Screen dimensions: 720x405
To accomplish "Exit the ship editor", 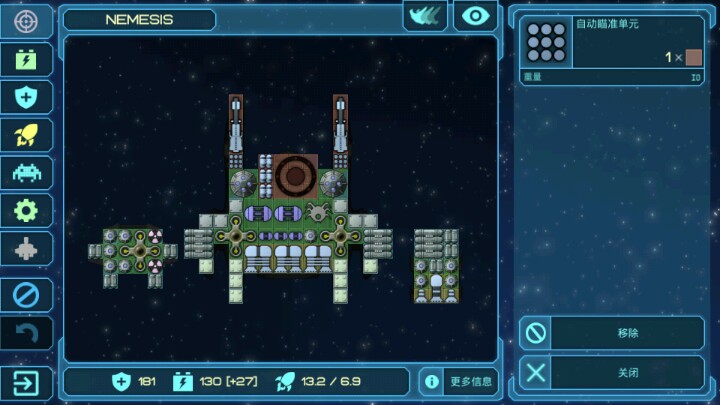I will tap(26, 381).
